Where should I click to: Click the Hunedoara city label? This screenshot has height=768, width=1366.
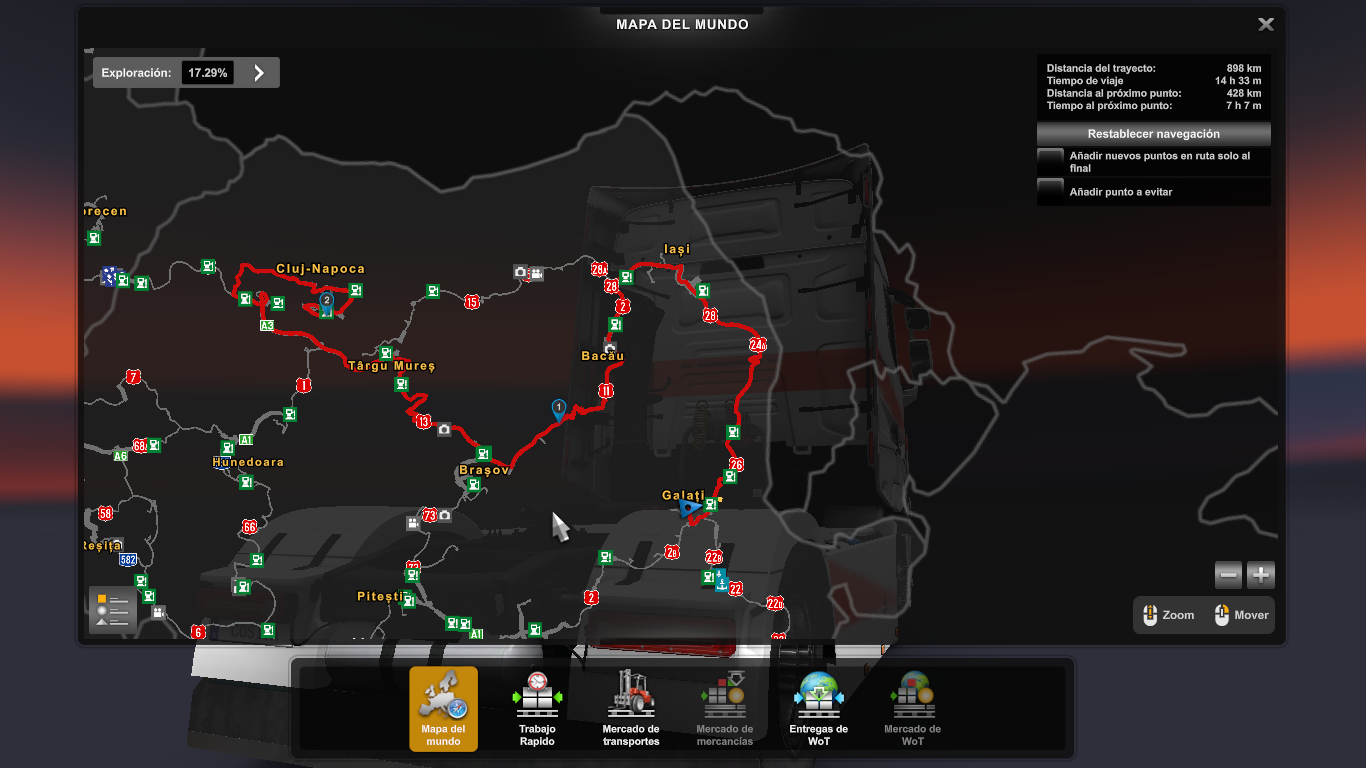248,462
